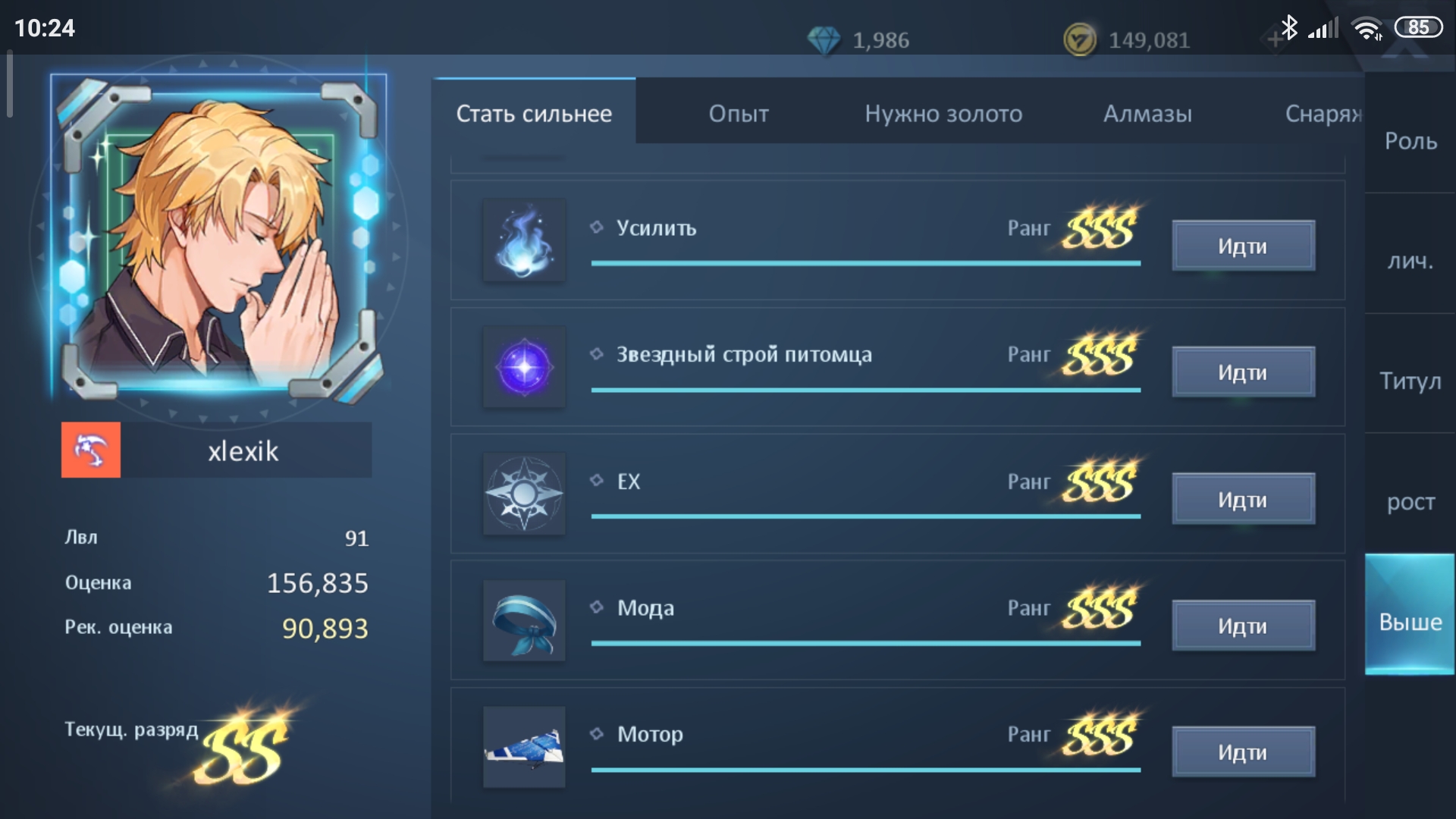
Task: Select the blue flame Усилить icon
Action: coord(524,240)
